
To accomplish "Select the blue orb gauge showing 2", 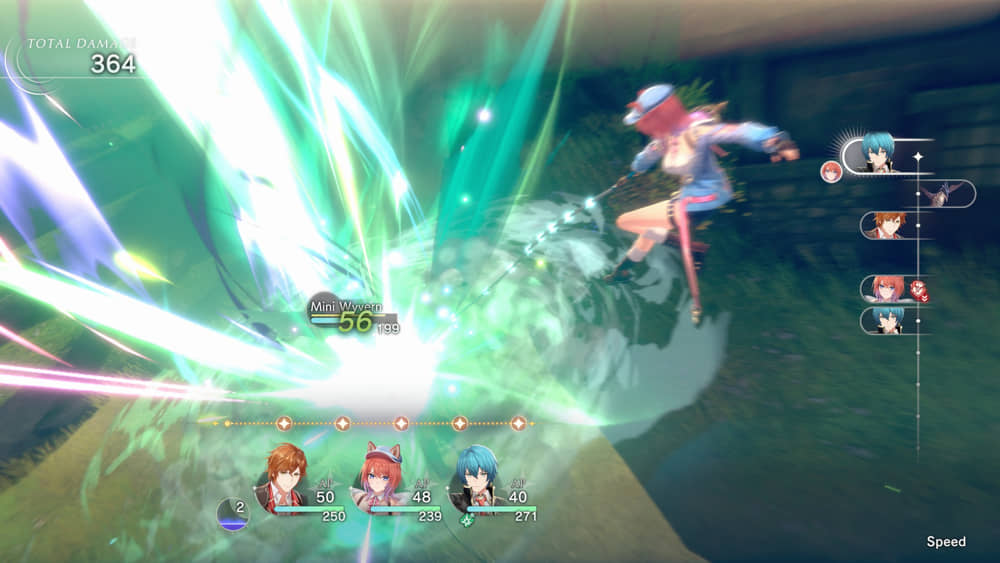I will (232, 513).
